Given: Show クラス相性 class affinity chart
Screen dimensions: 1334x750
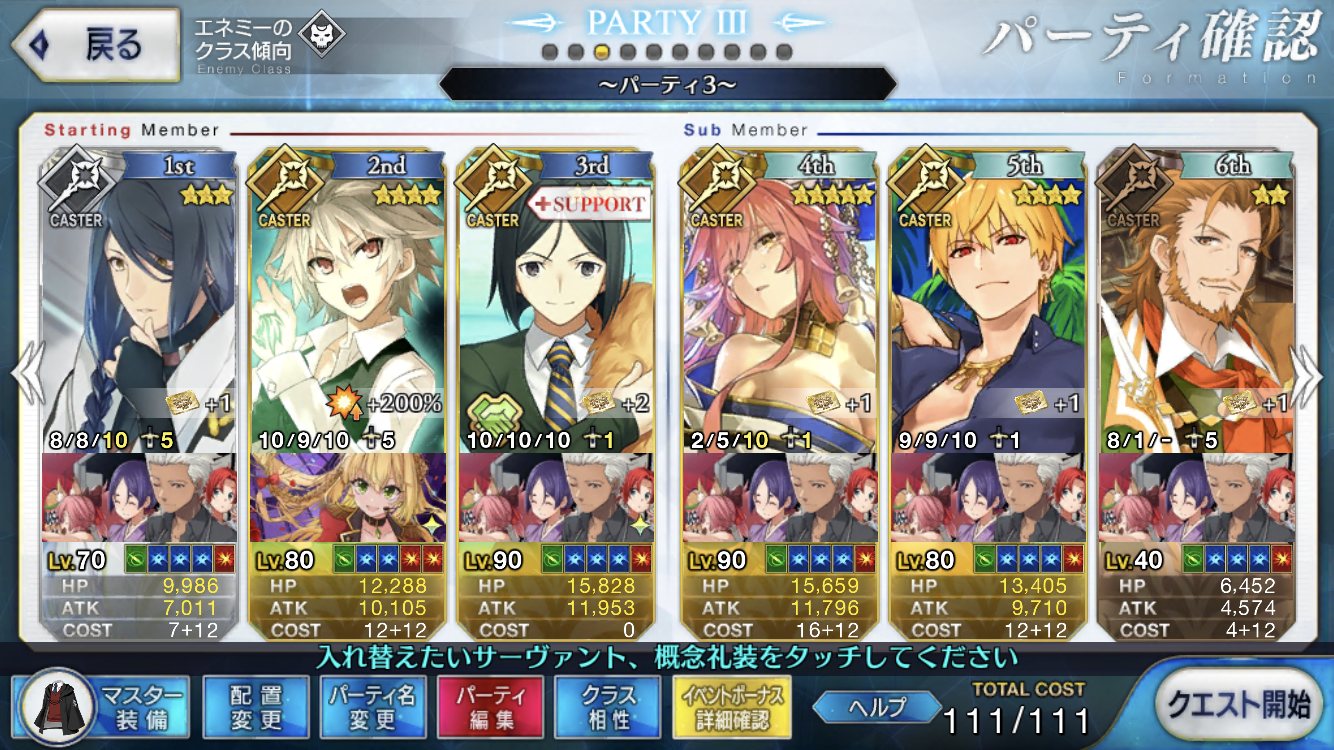Looking at the screenshot, I should 608,708.
